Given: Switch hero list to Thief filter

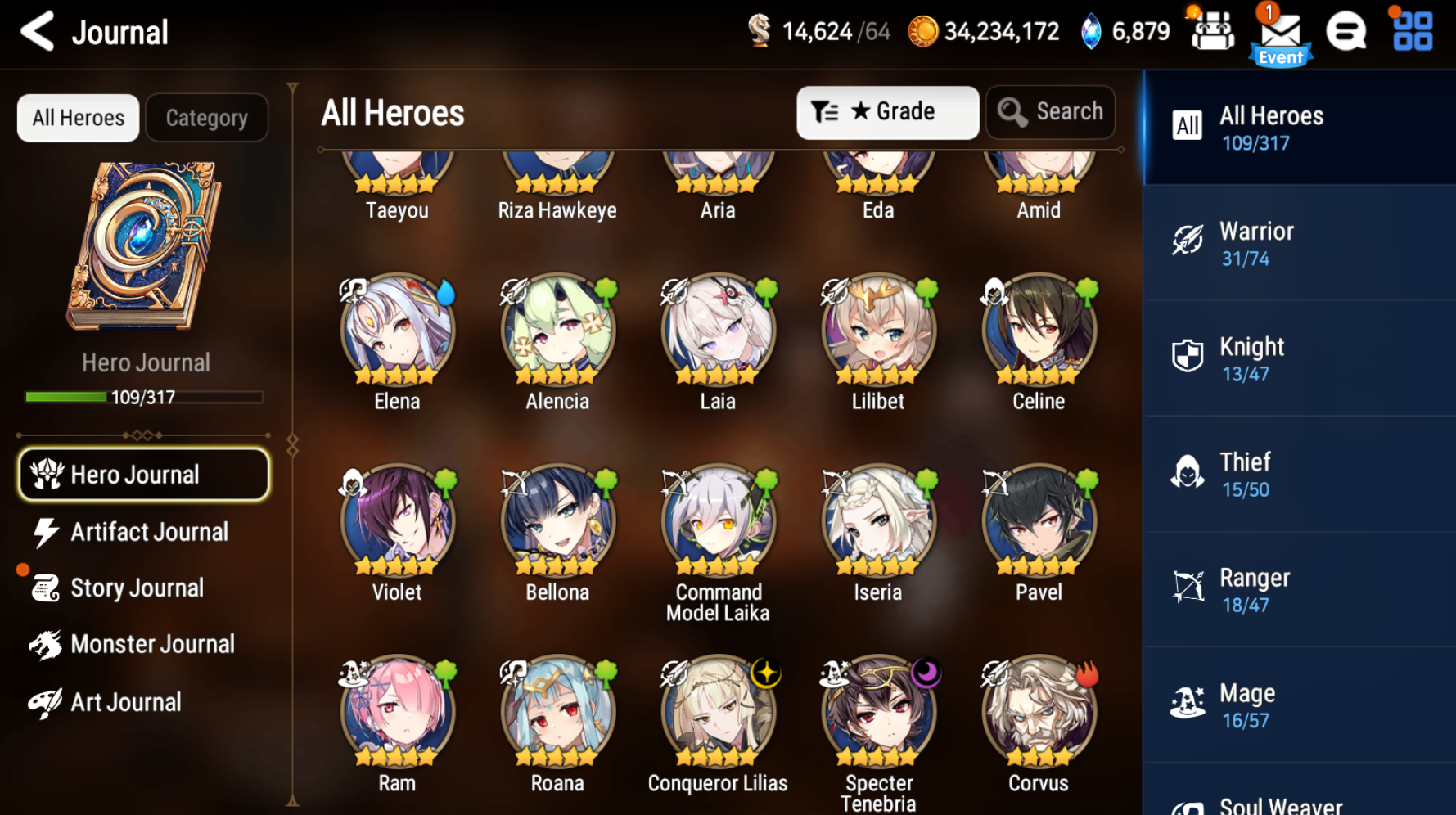Looking at the screenshot, I should pyautogui.click(x=1299, y=473).
